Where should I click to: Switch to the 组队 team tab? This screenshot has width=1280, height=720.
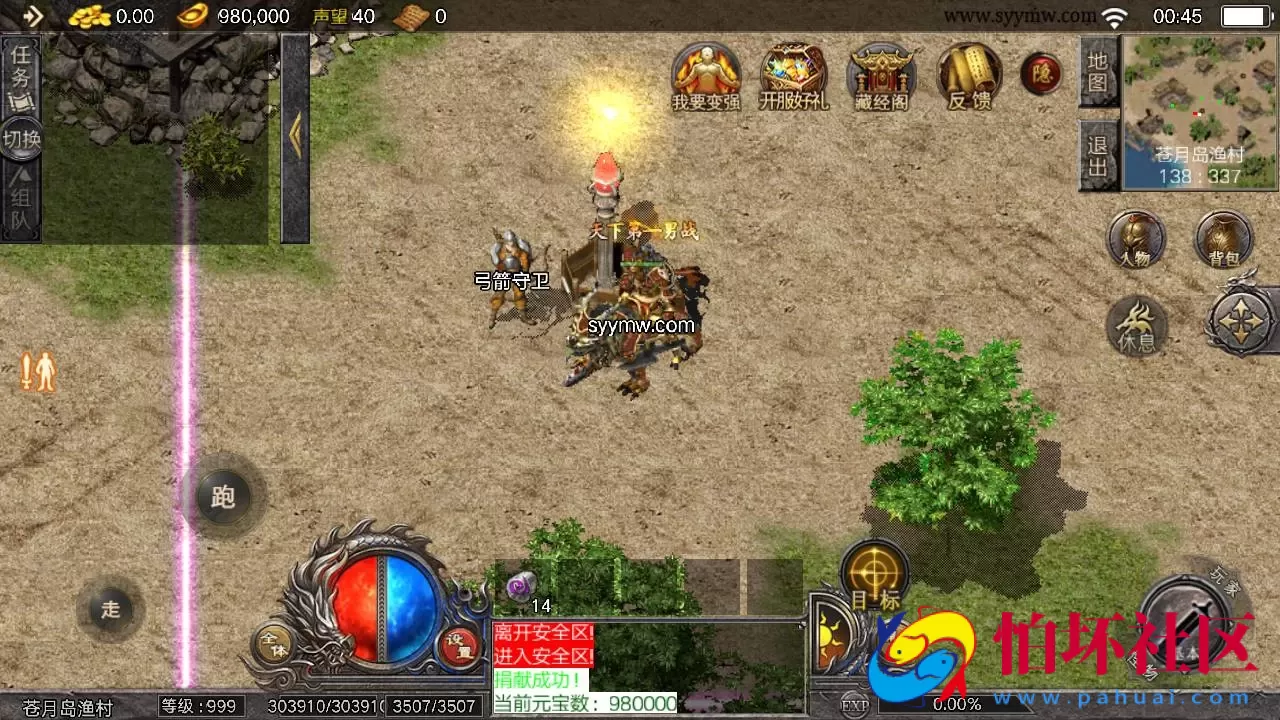tap(22, 200)
